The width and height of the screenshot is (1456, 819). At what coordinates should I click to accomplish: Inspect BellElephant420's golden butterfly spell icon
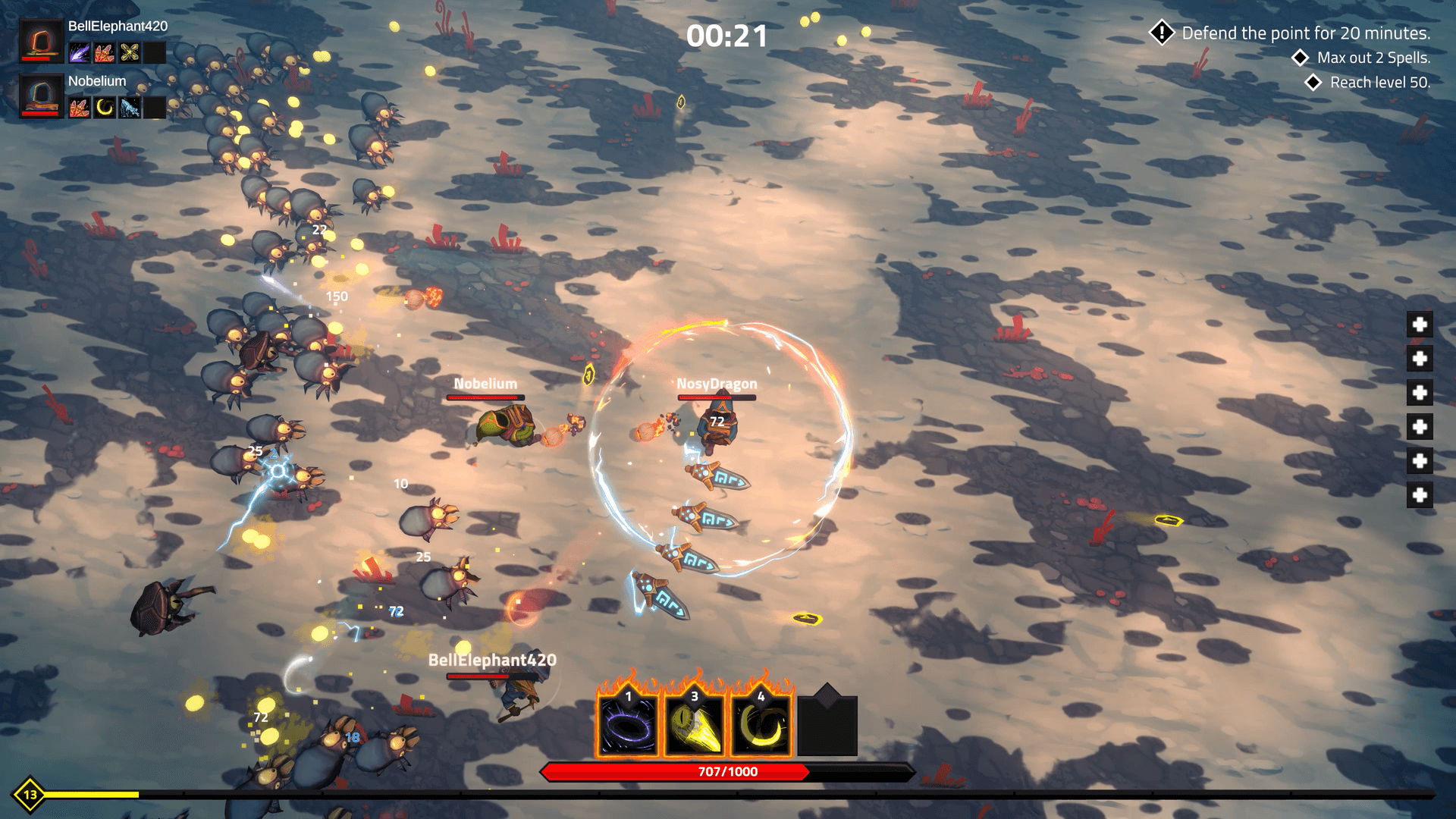(130, 52)
